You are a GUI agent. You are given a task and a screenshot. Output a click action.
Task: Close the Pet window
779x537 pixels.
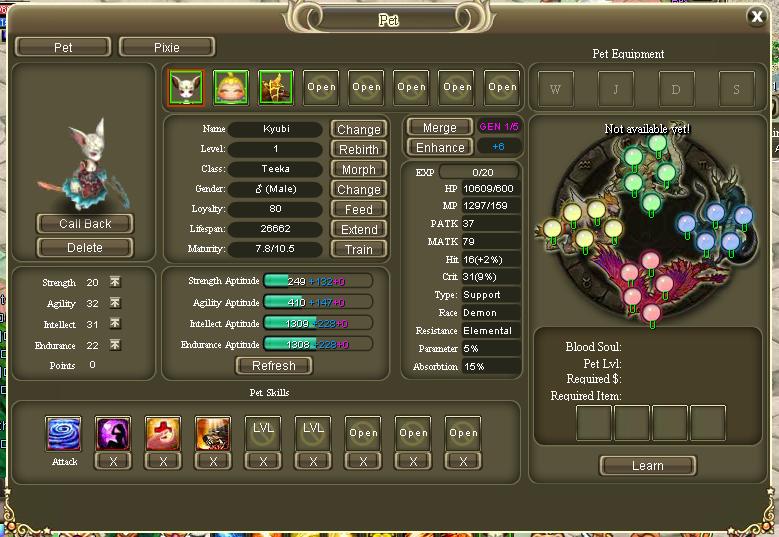pyautogui.click(x=757, y=16)
